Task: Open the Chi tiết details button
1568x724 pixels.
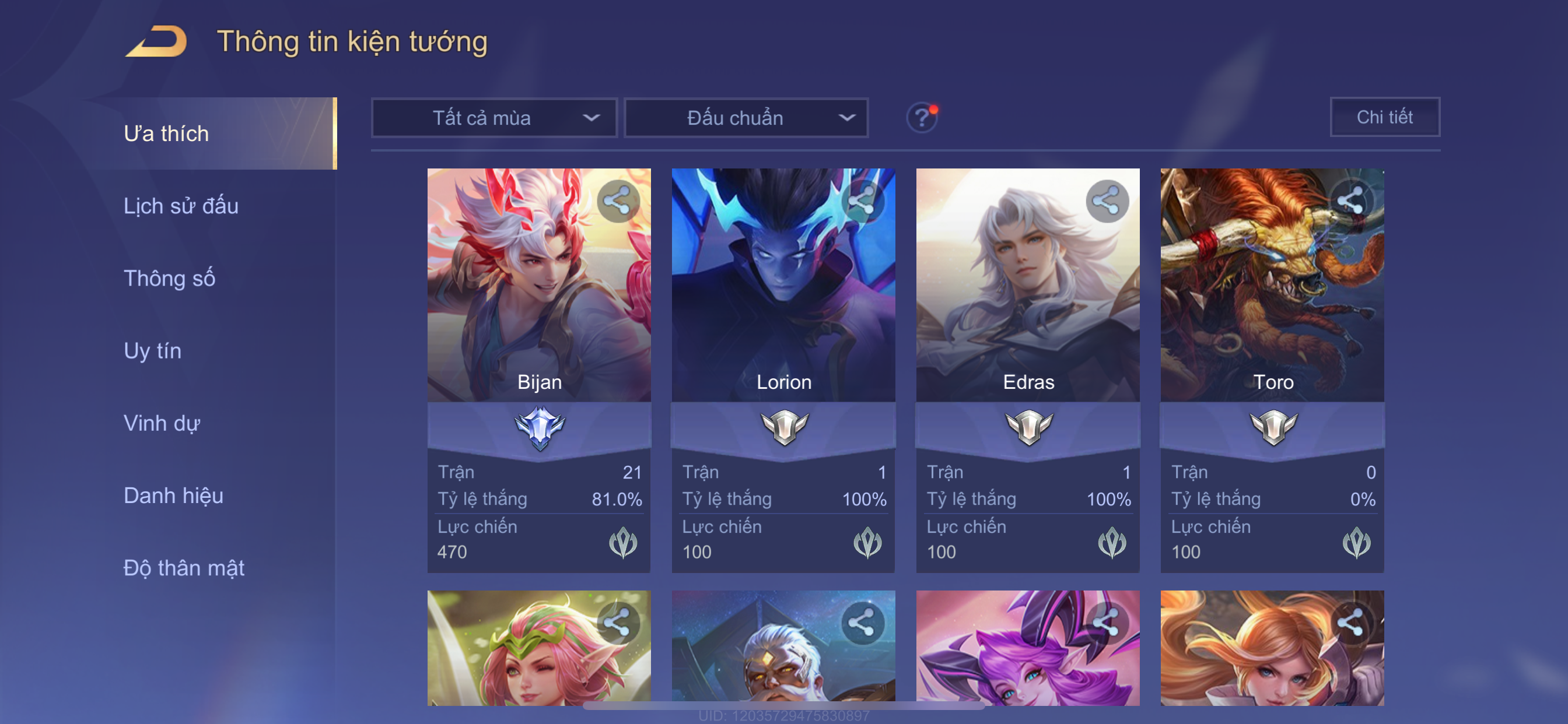Action: point(1384,117)
